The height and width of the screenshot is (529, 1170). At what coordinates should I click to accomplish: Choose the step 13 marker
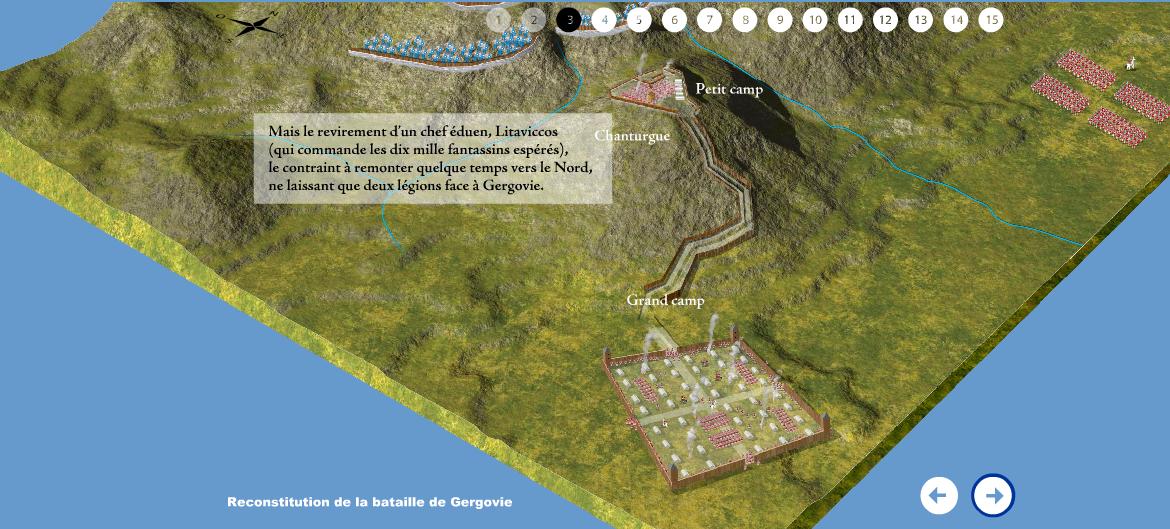(920, 20)
